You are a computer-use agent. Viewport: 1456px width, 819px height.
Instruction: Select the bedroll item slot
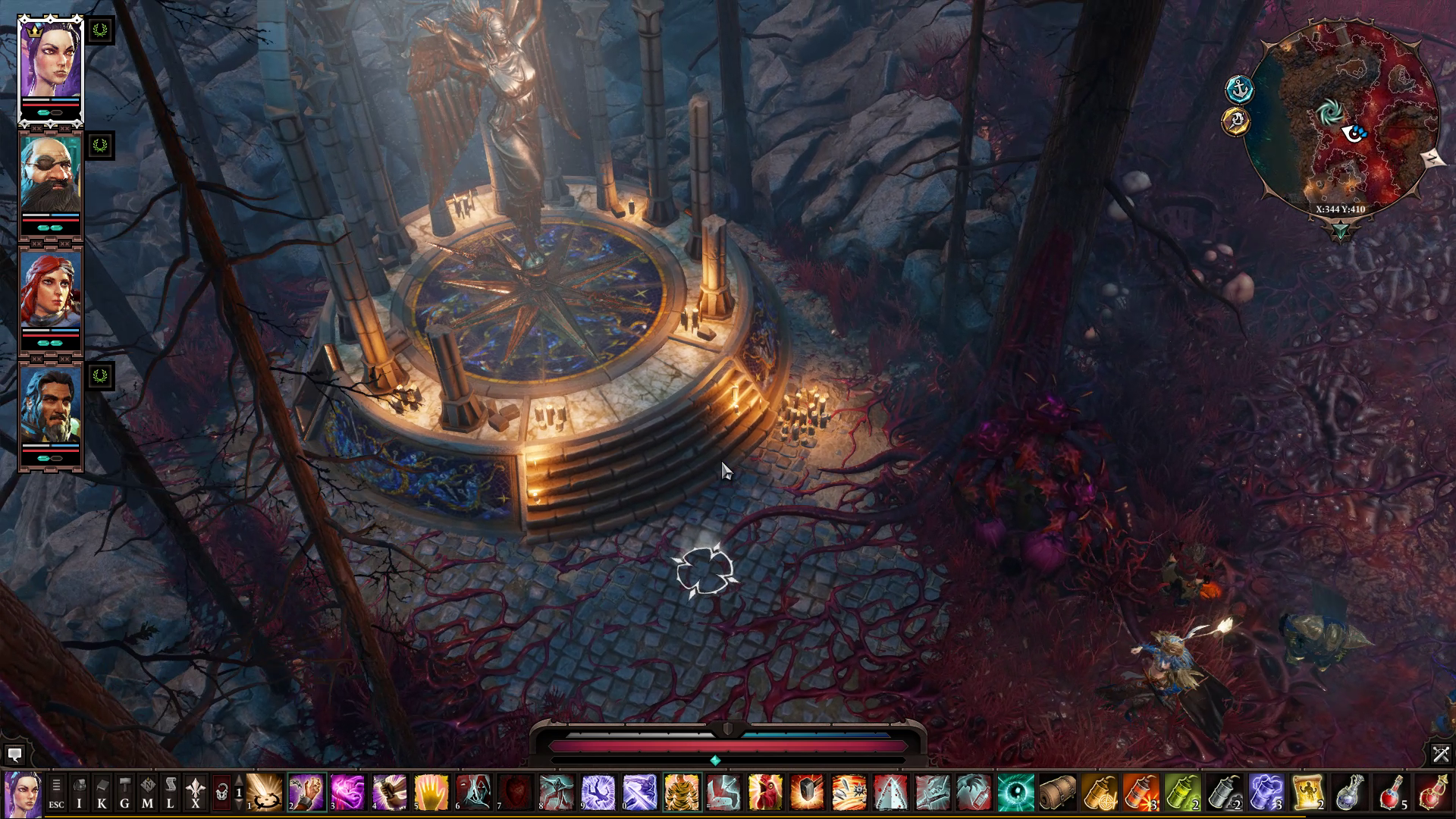1056,793
